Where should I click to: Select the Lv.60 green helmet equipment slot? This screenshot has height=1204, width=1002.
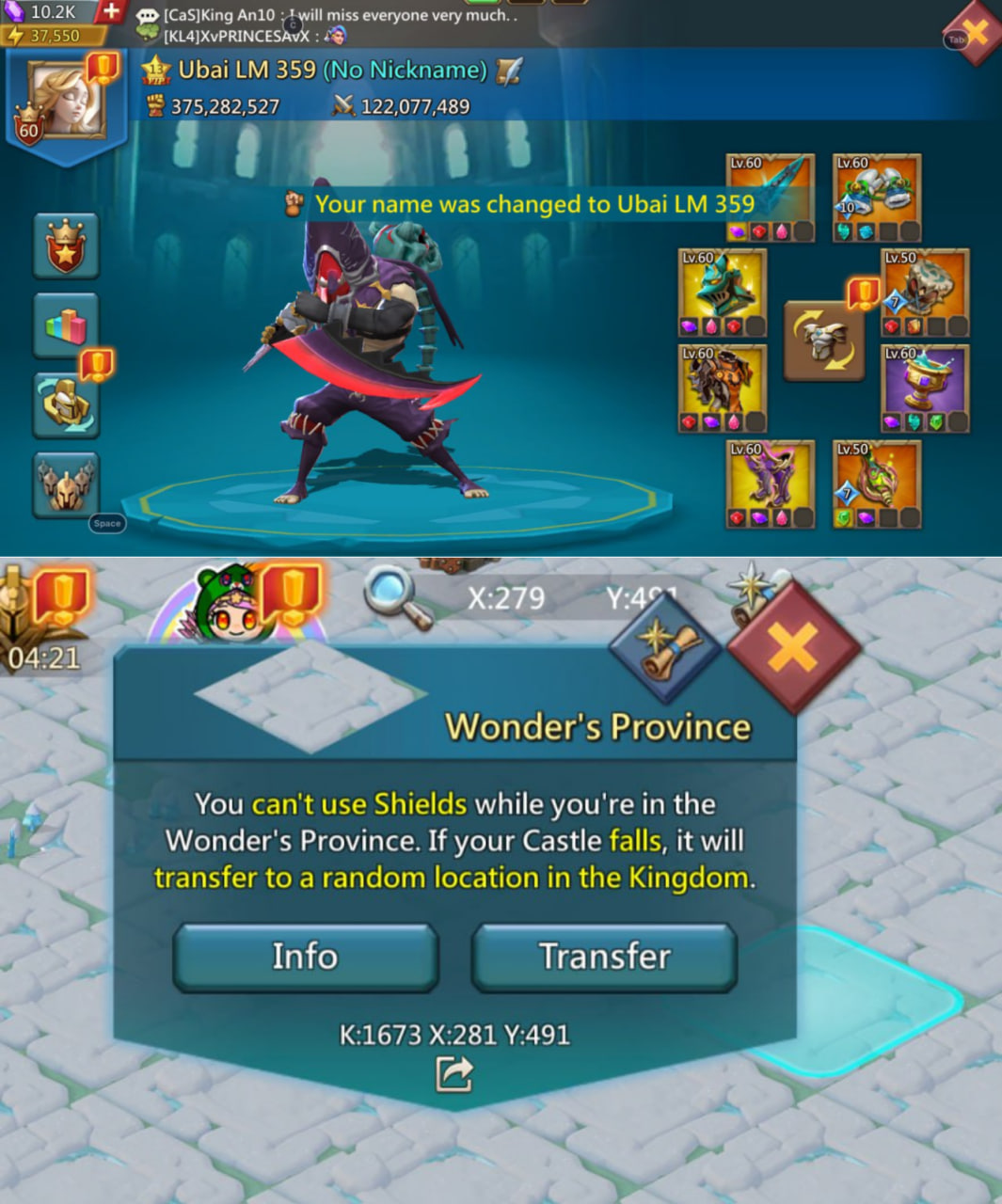point(722,292)
